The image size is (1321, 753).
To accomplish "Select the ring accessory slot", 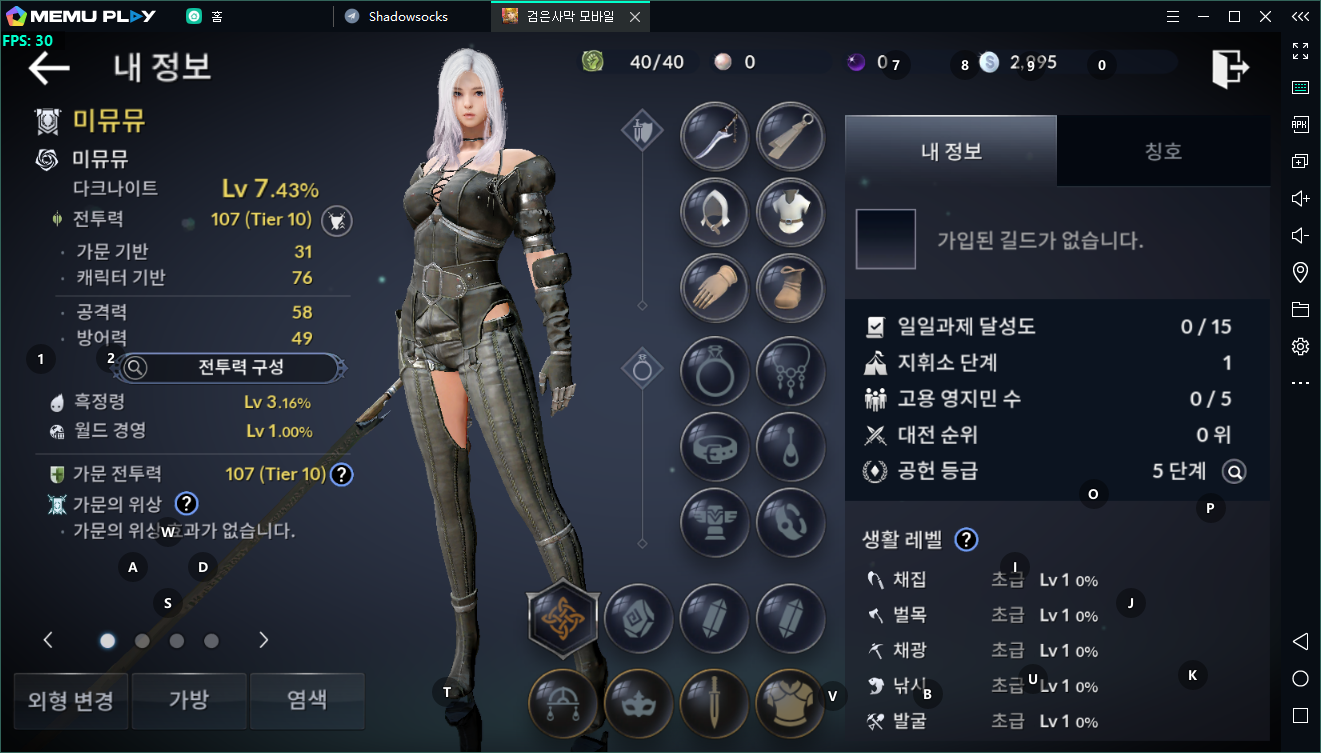I will click(x=714, y=371).
